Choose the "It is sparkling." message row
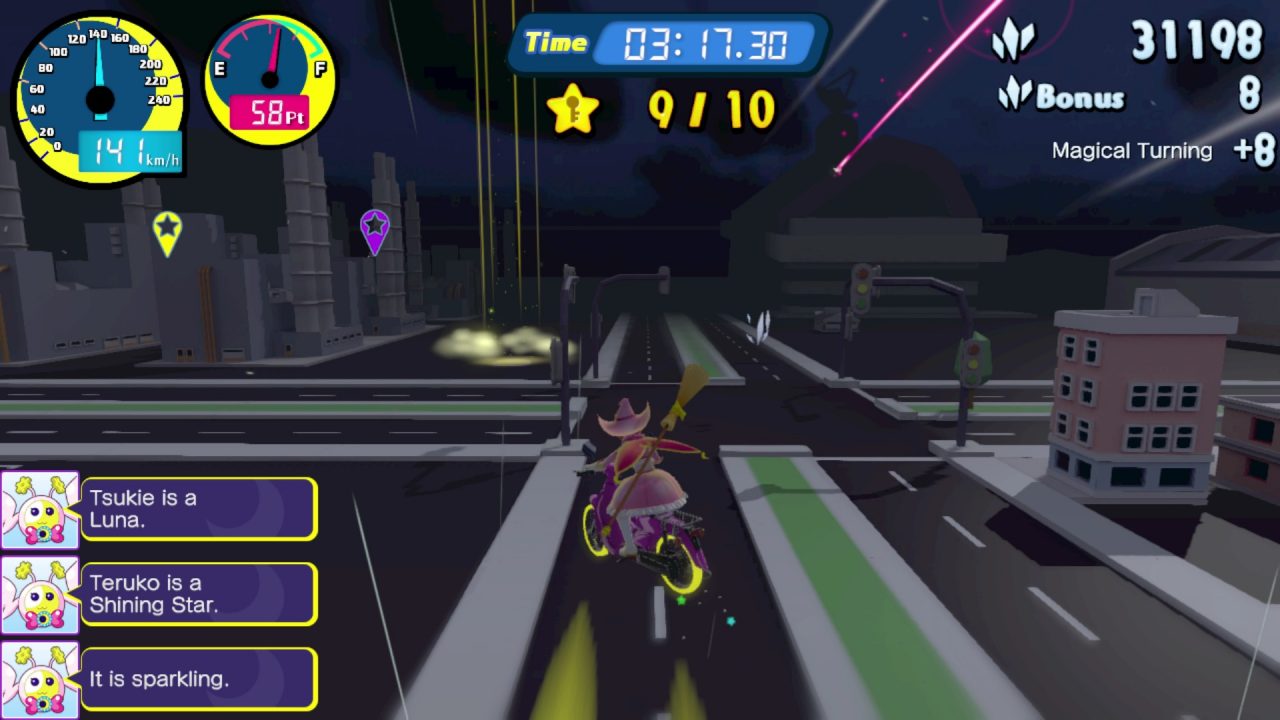The height and width of the screenshot is (720, 1280). pyautogui.click(x=198, y=679)
